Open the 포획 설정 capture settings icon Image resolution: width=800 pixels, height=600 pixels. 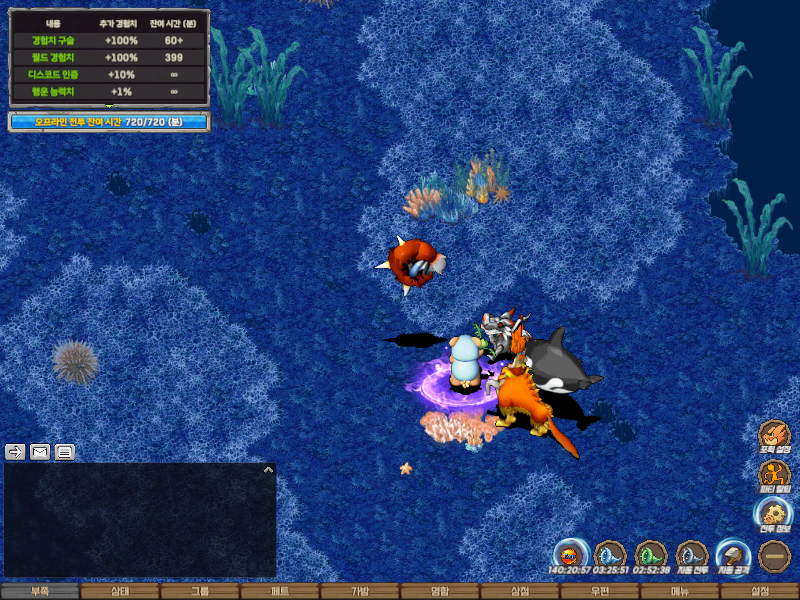click(x=774, y=436)
